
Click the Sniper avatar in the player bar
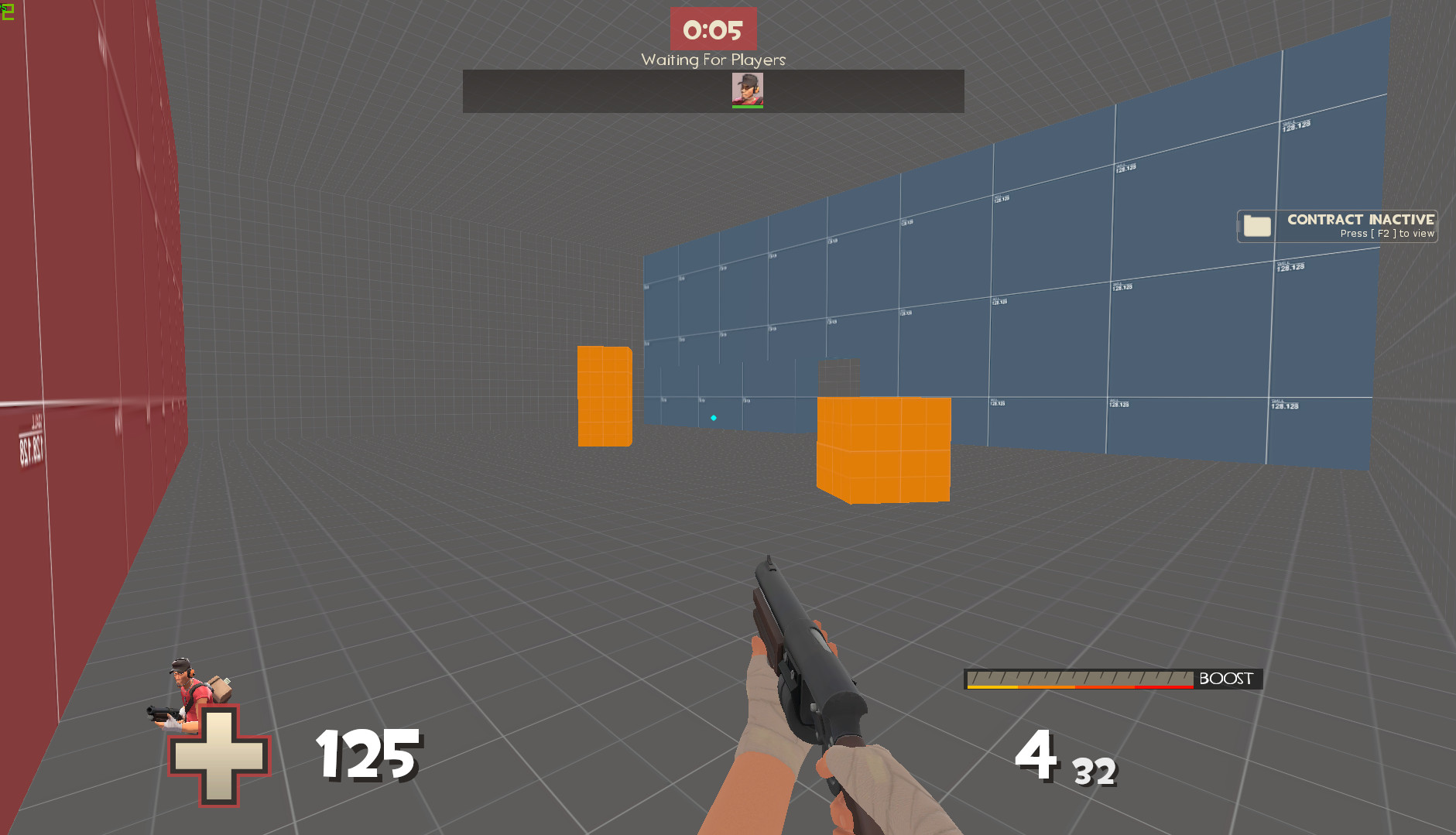pyautogui.click(x=746, y=87)
